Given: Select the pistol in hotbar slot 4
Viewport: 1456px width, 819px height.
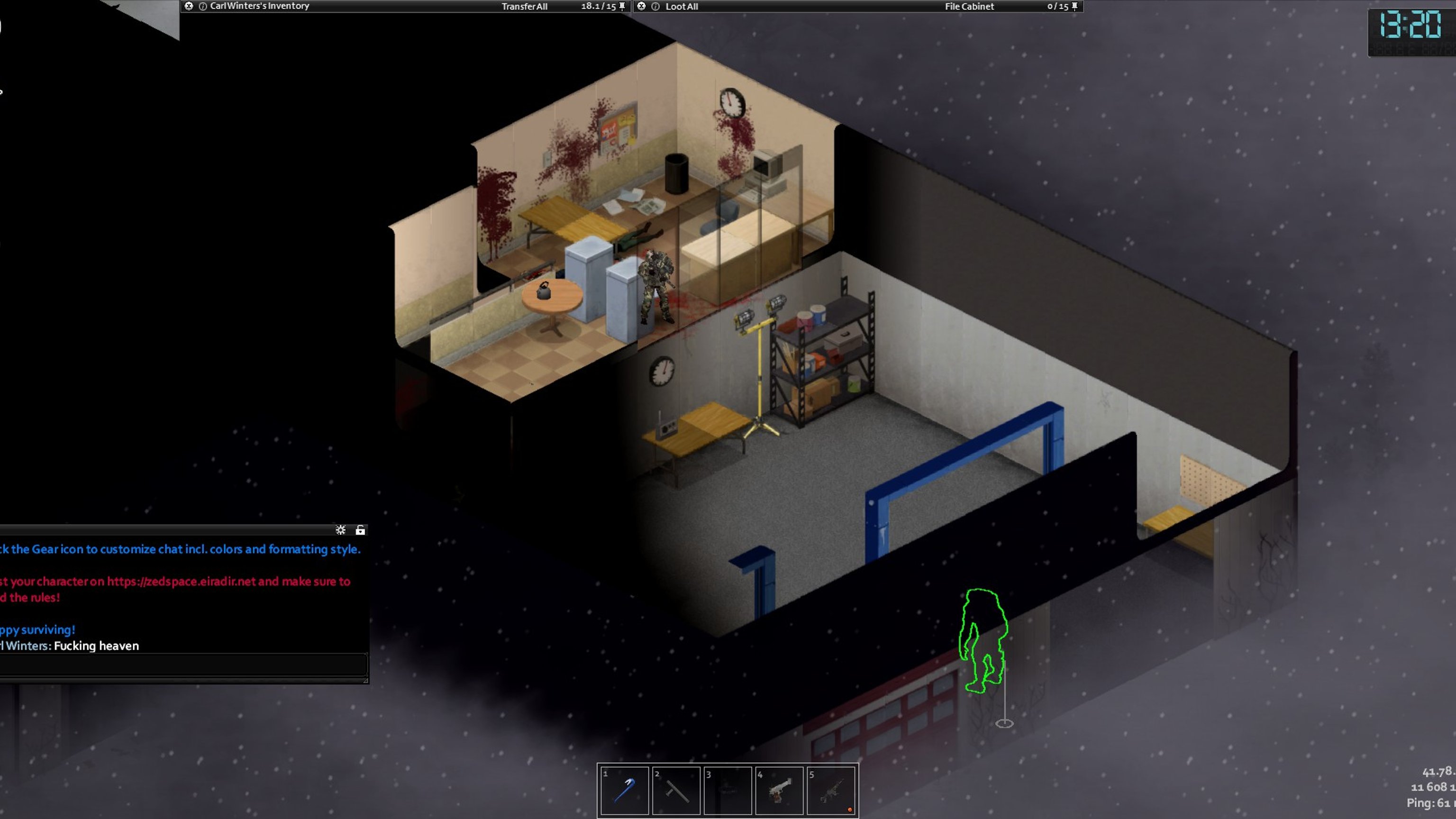Looking at the screenshot, I should [x=780, y=790].
